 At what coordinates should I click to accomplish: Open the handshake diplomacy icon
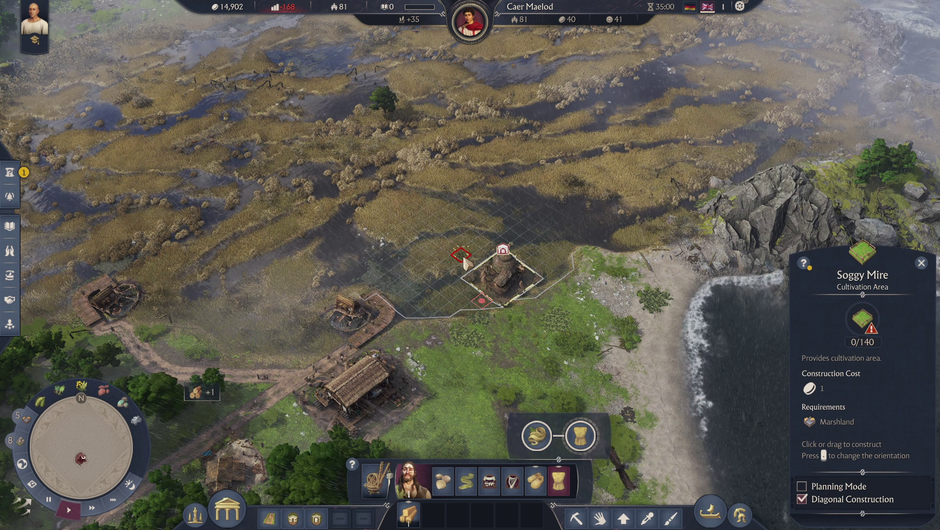tap(10, 299)
